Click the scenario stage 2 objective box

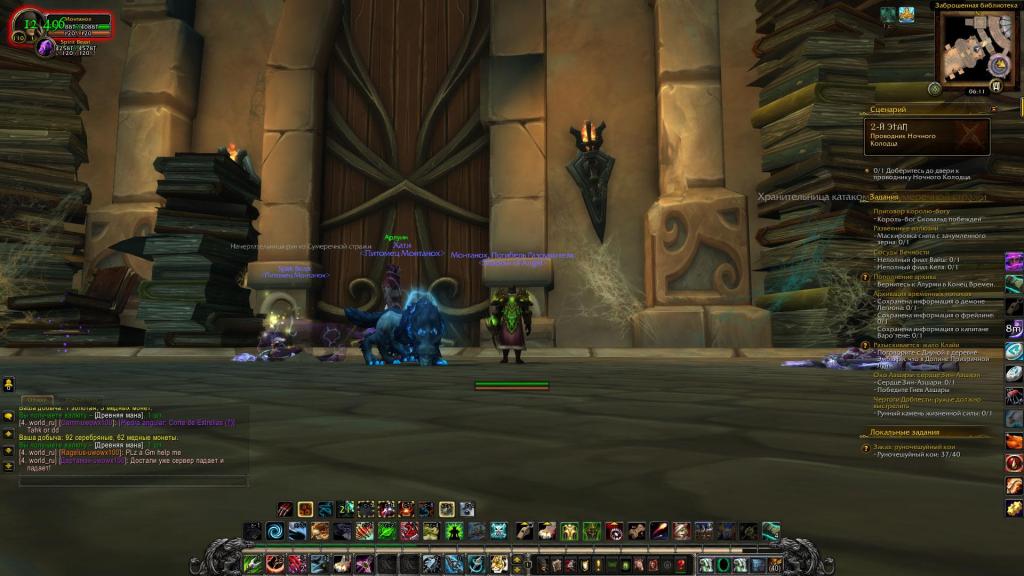[x=928, y=136]
